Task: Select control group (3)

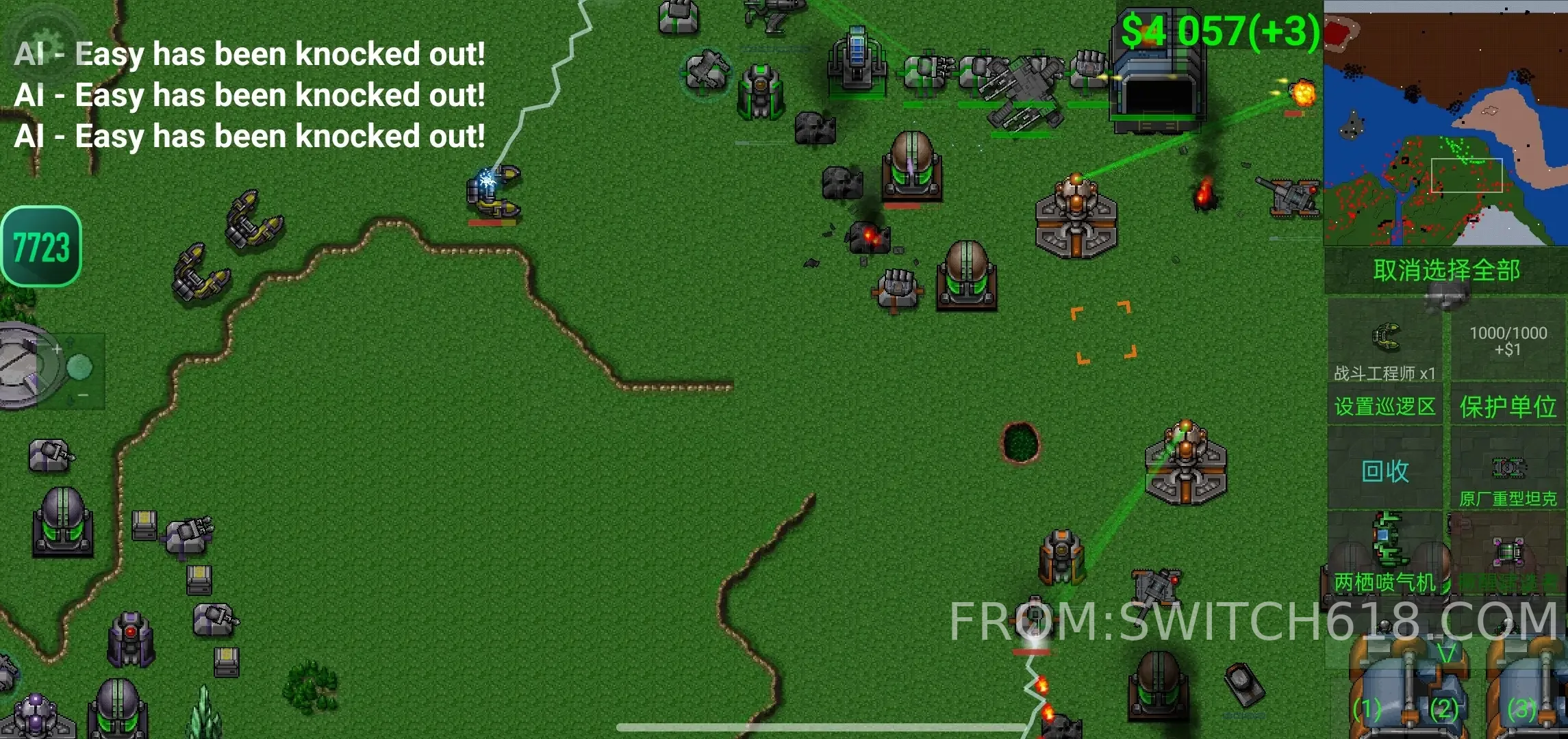Action: click(x=1521, y=709)
